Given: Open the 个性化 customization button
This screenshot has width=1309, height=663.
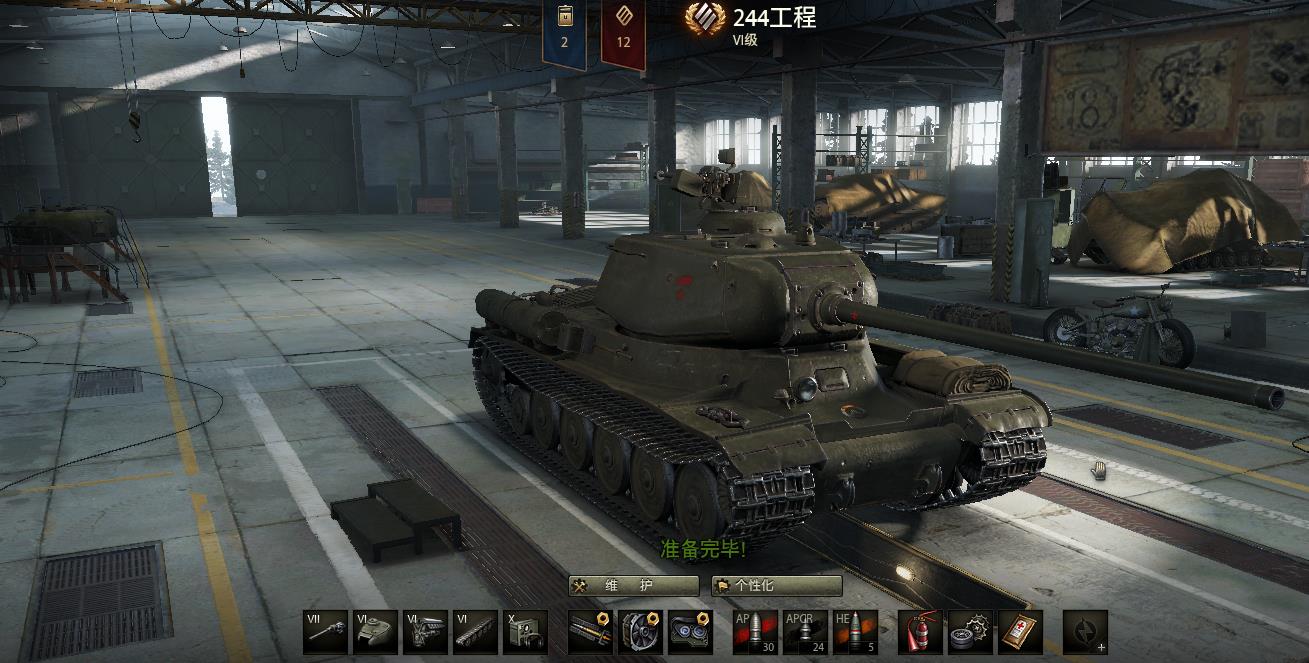Looking at the screenshot, I should pyautogui.click(x=776, y=586).
